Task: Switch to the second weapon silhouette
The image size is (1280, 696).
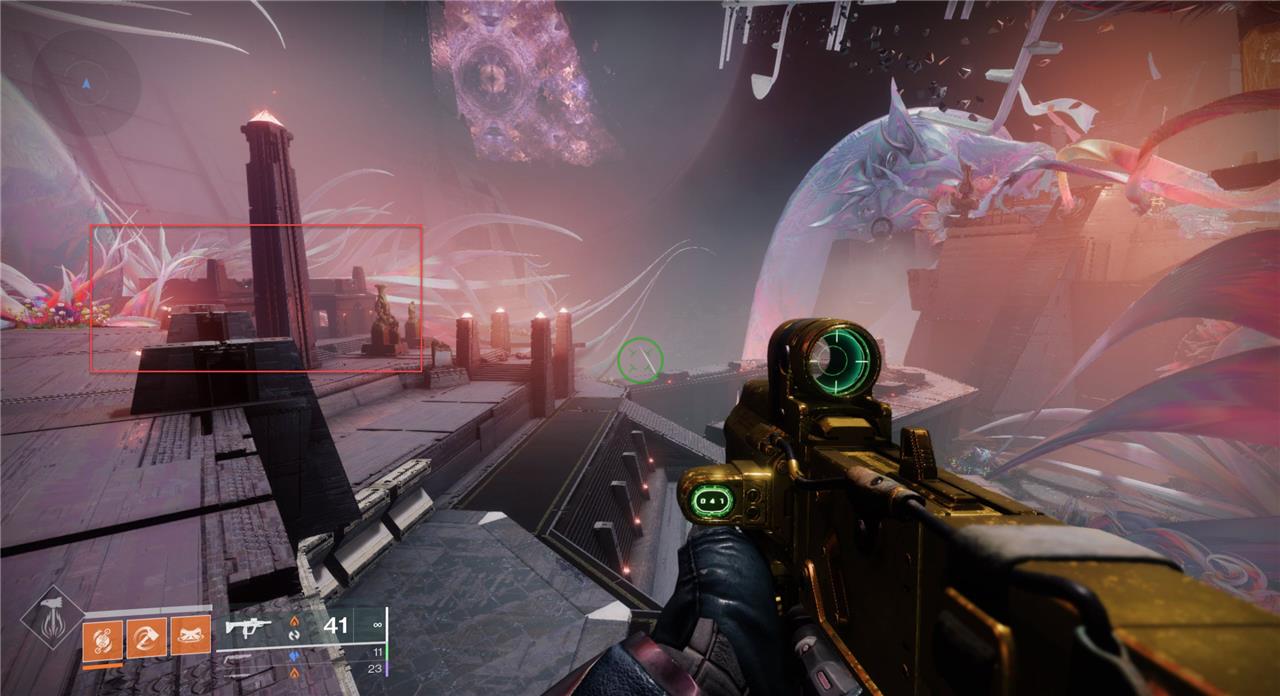Action: pyautogui.click(x=240, y=656)
